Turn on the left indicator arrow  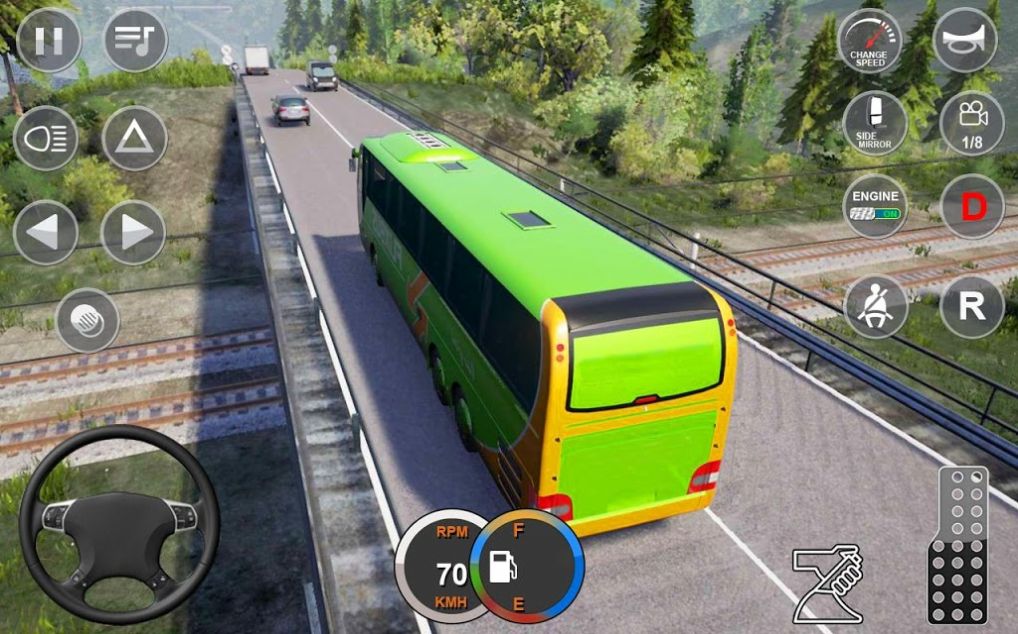click(46, 232)
